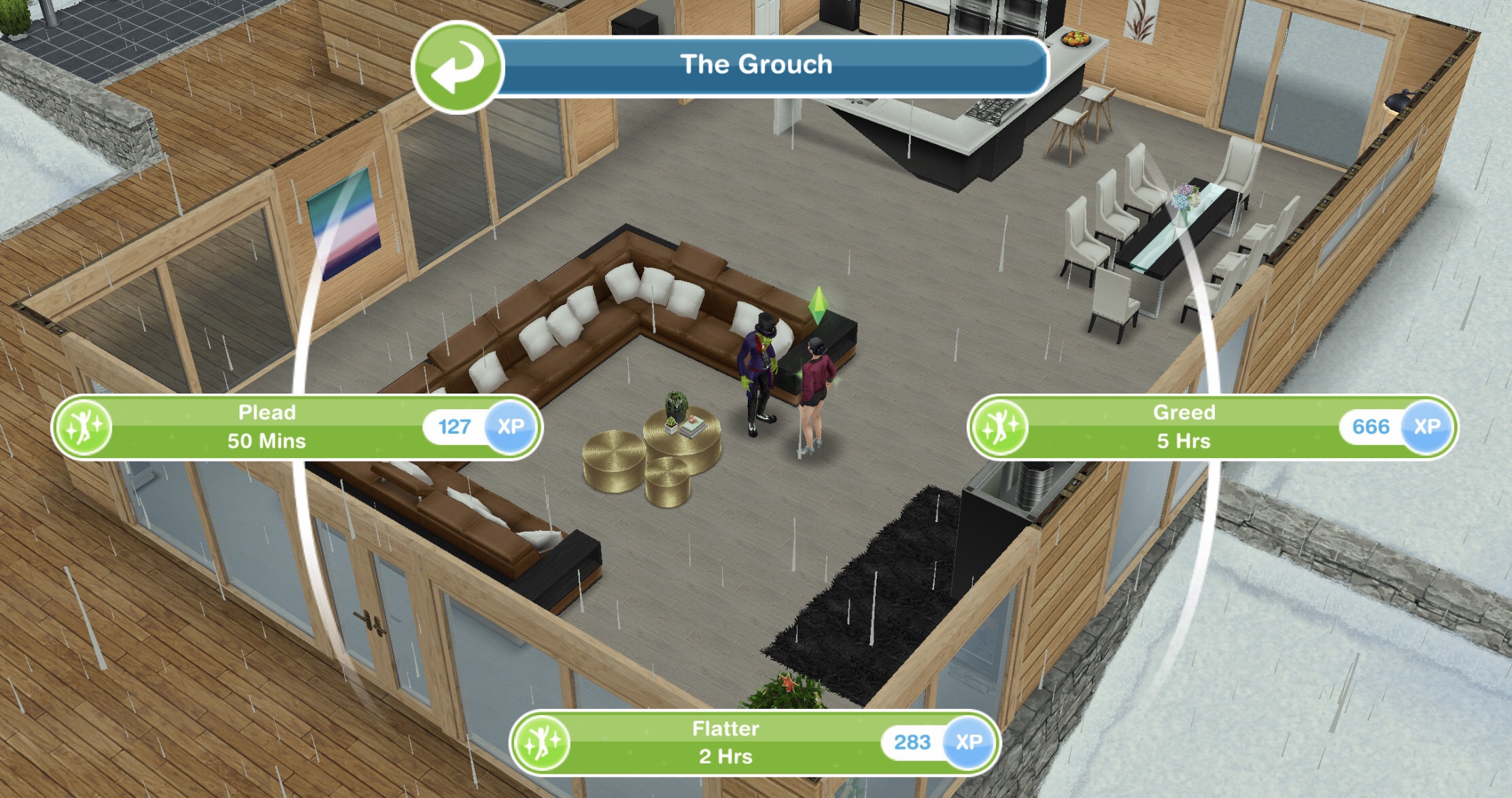This screenshot has width=1512, height=798.
Task: Go back using the green arrow button
Action: click(458, 67)
